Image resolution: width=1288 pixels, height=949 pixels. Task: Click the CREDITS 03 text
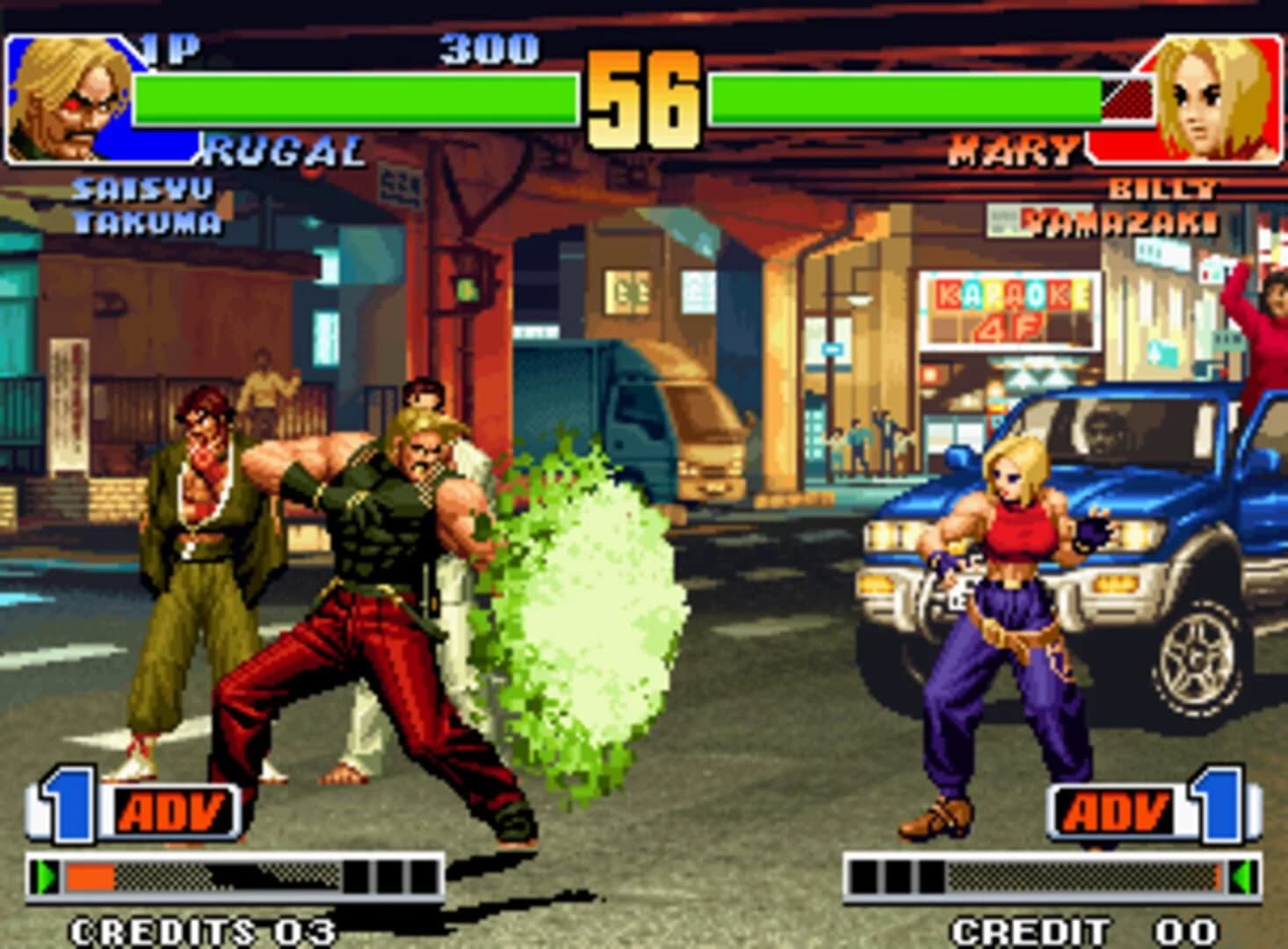[200, 927]
